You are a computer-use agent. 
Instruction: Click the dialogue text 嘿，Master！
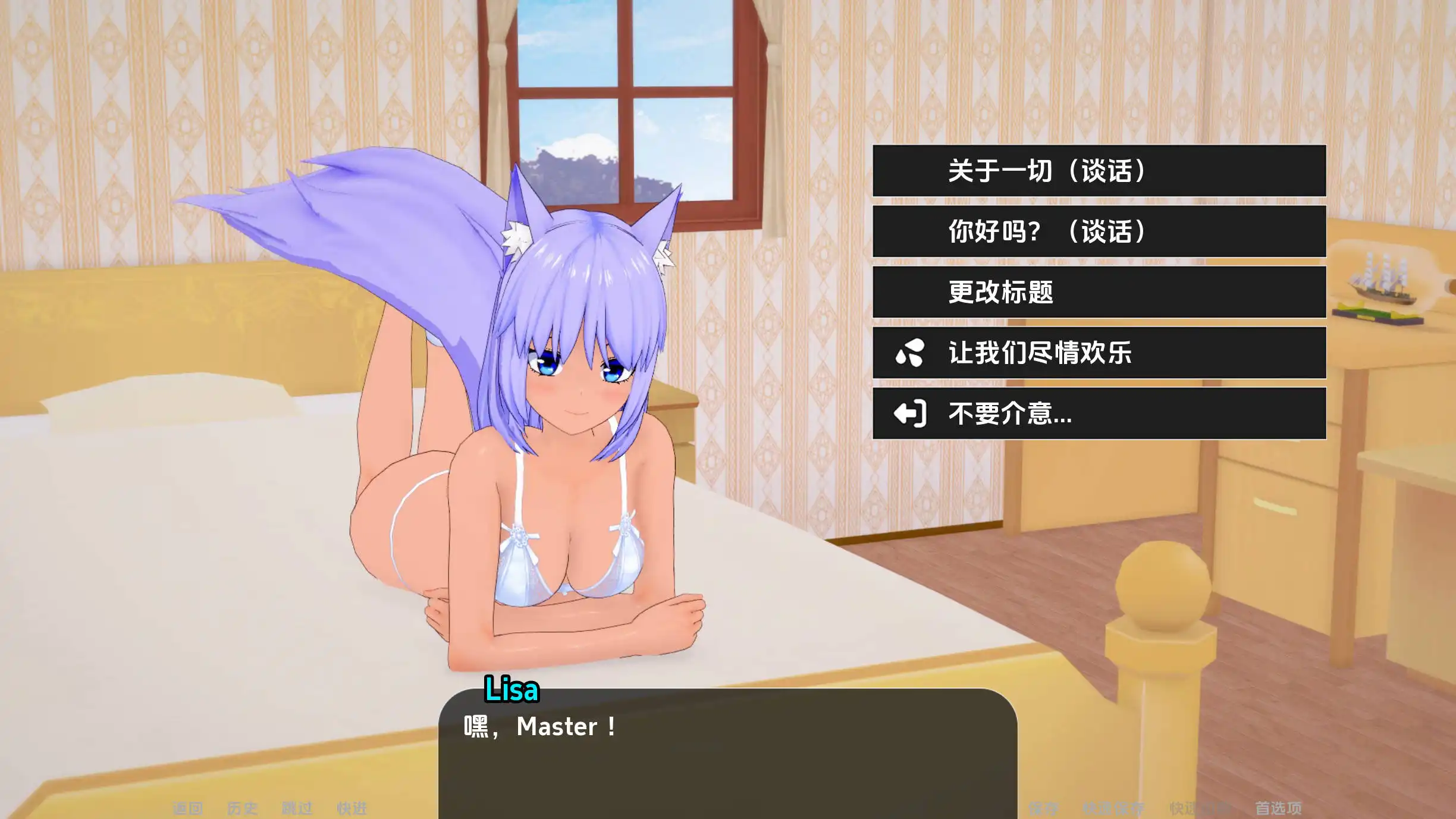click(x=538, y=726)
